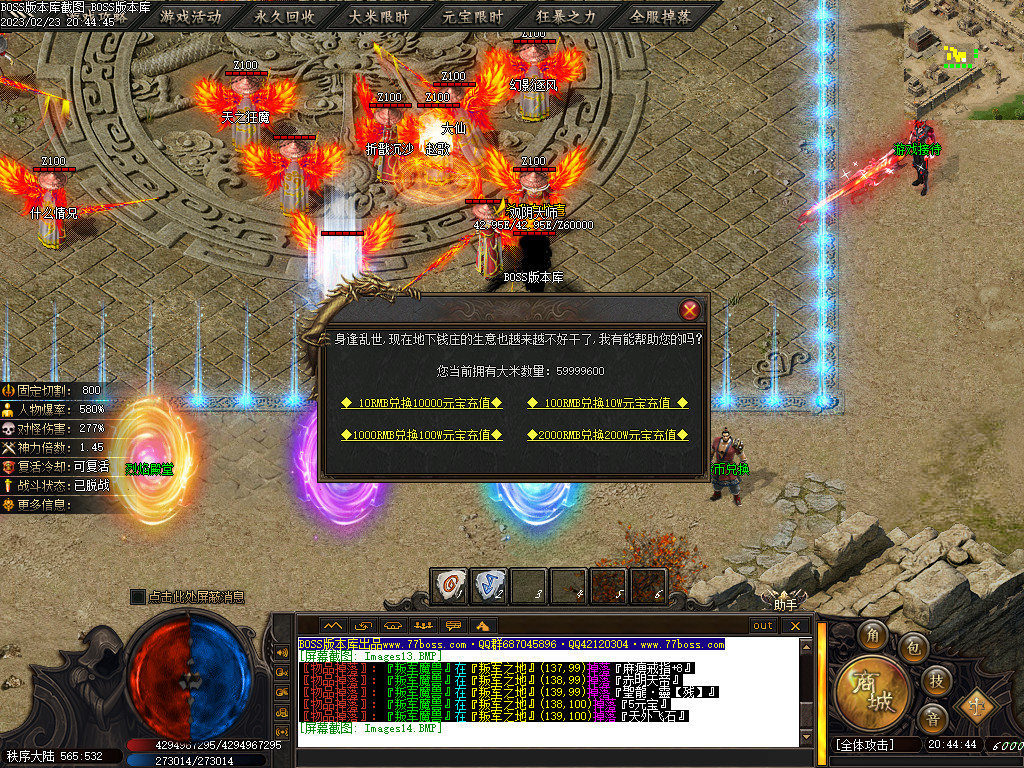Toggle sound with the 音 button
Image resolution: width=1024 pixels, height=768 pixels.
tap(933, 718)
